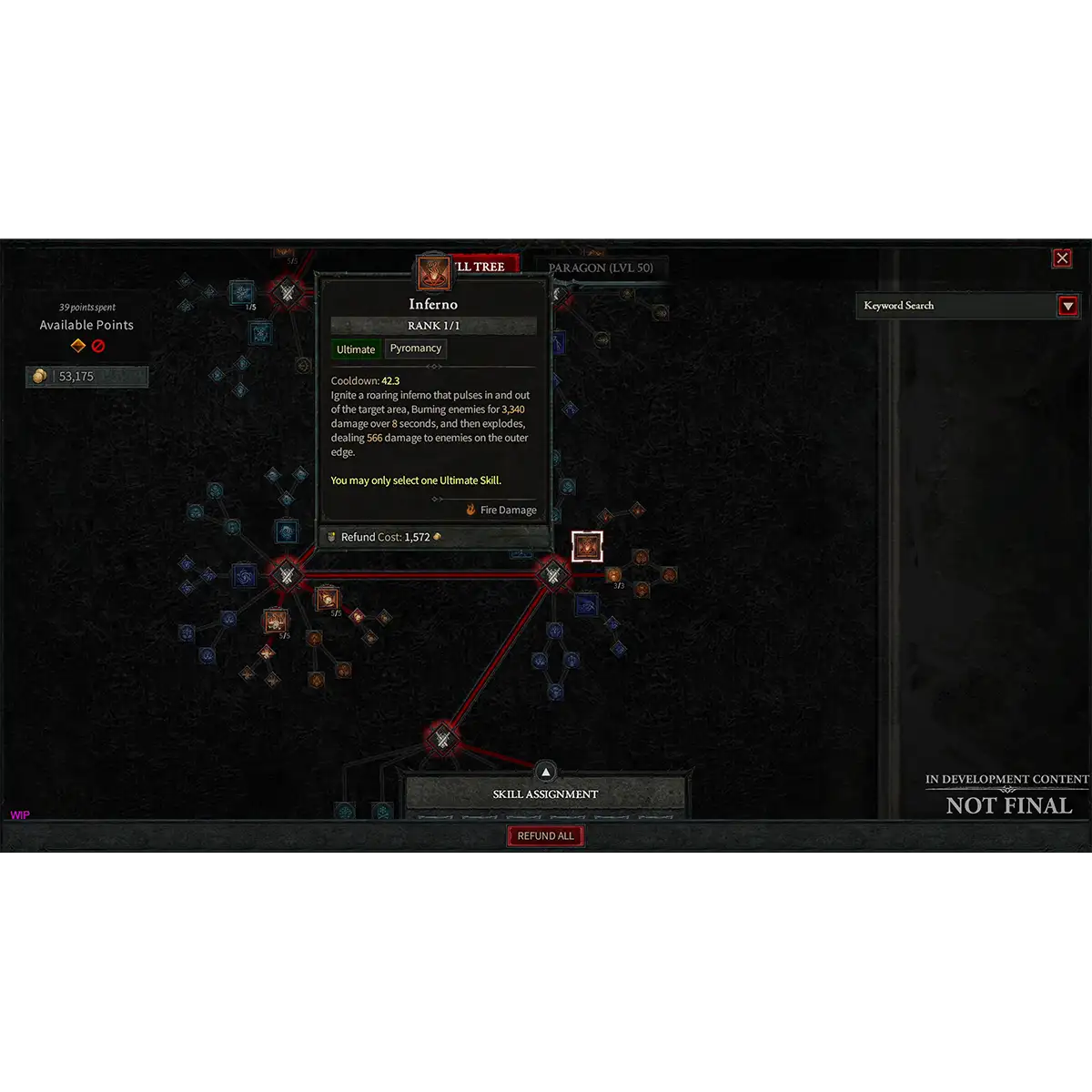
Task: Expand the Skill Assignment panel arrow
Action: point(546,773)
